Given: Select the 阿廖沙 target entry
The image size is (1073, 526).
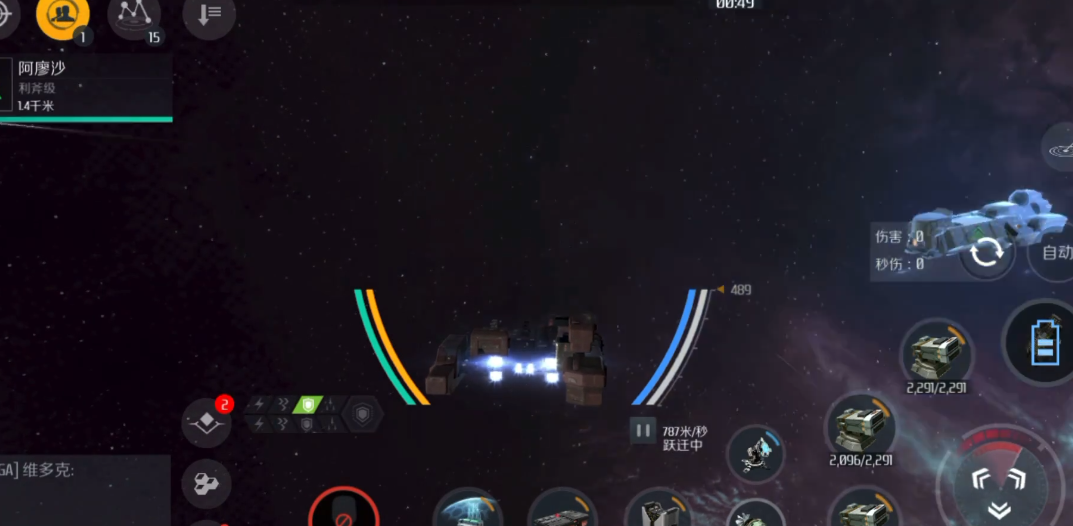Looking at the screenshot, I should click(85, 85).
